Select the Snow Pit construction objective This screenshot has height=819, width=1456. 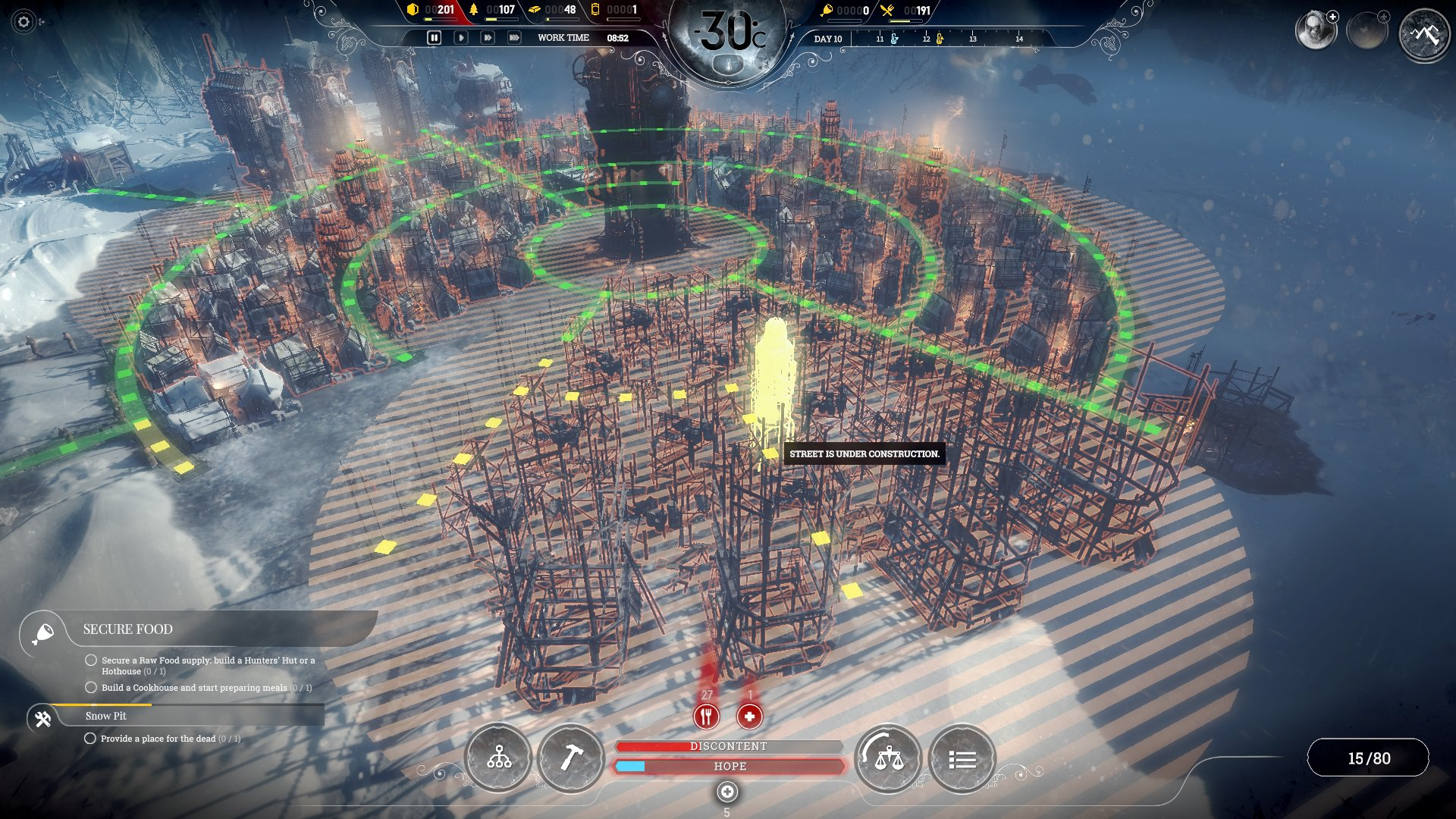click(x=106, y=716)
